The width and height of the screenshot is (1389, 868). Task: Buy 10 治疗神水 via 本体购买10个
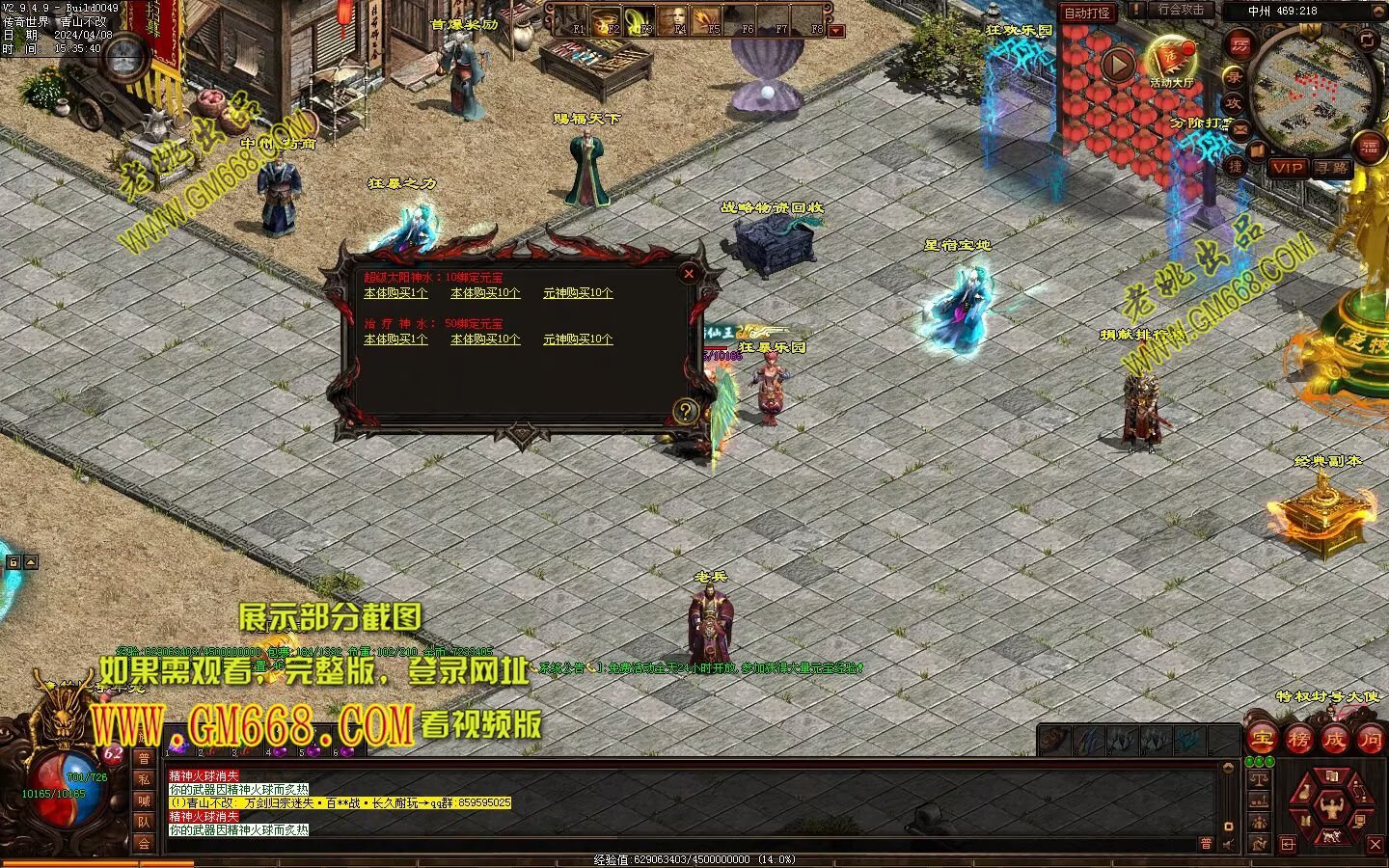point(485,339)
